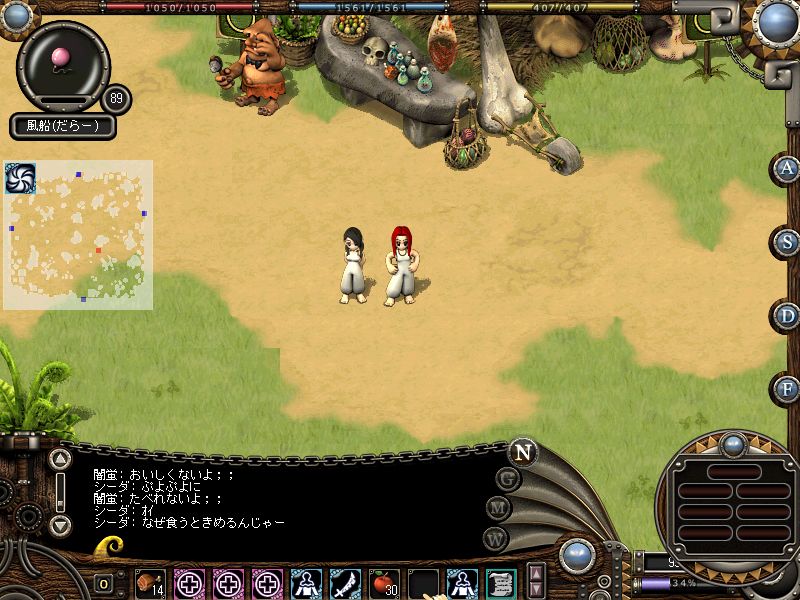Click the chat log's down arrow
Image resolution: width=800 pixels, height=600 pixels.
[x=60, y=525]
